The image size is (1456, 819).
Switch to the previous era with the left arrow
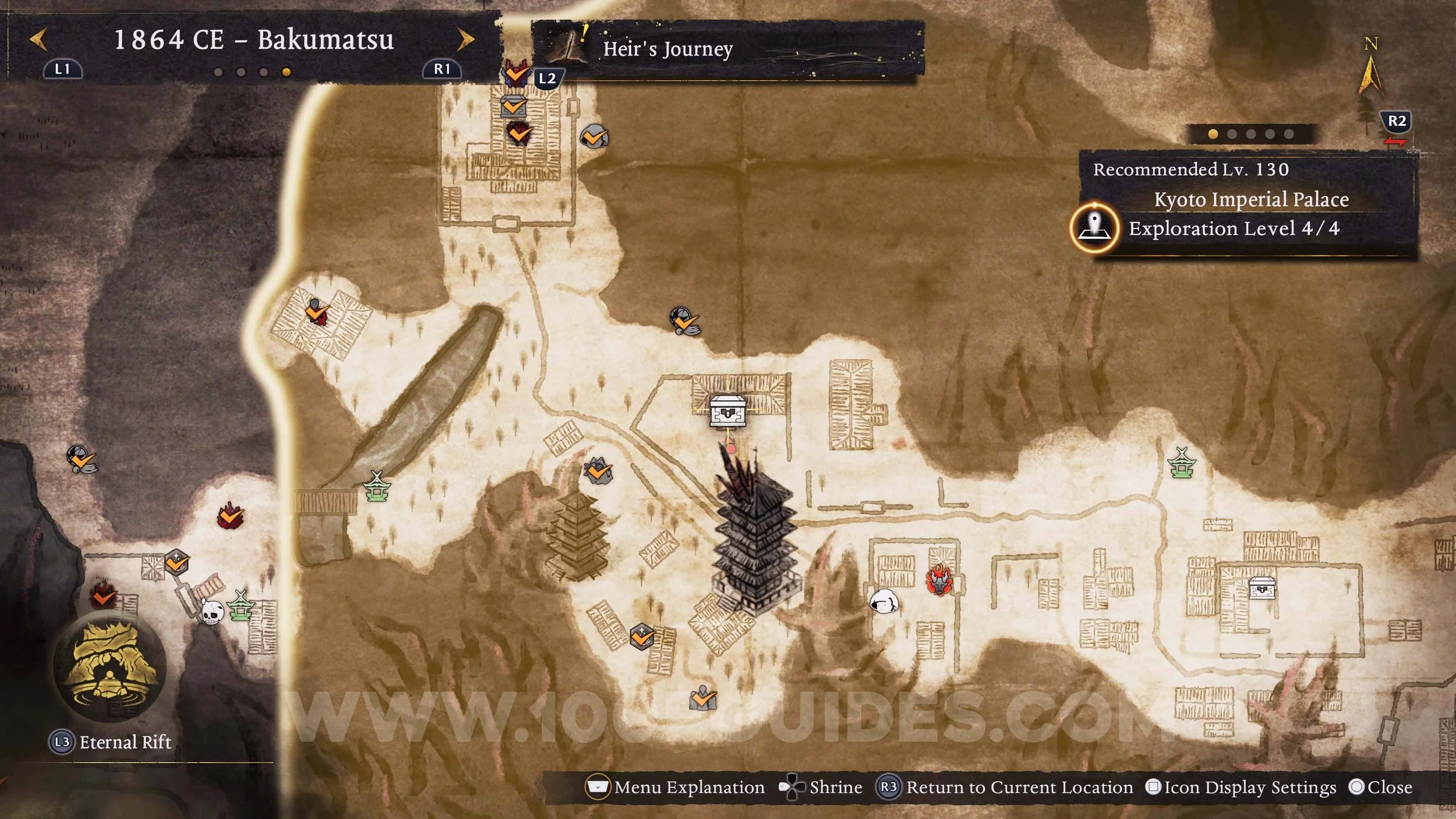point(38,40)
